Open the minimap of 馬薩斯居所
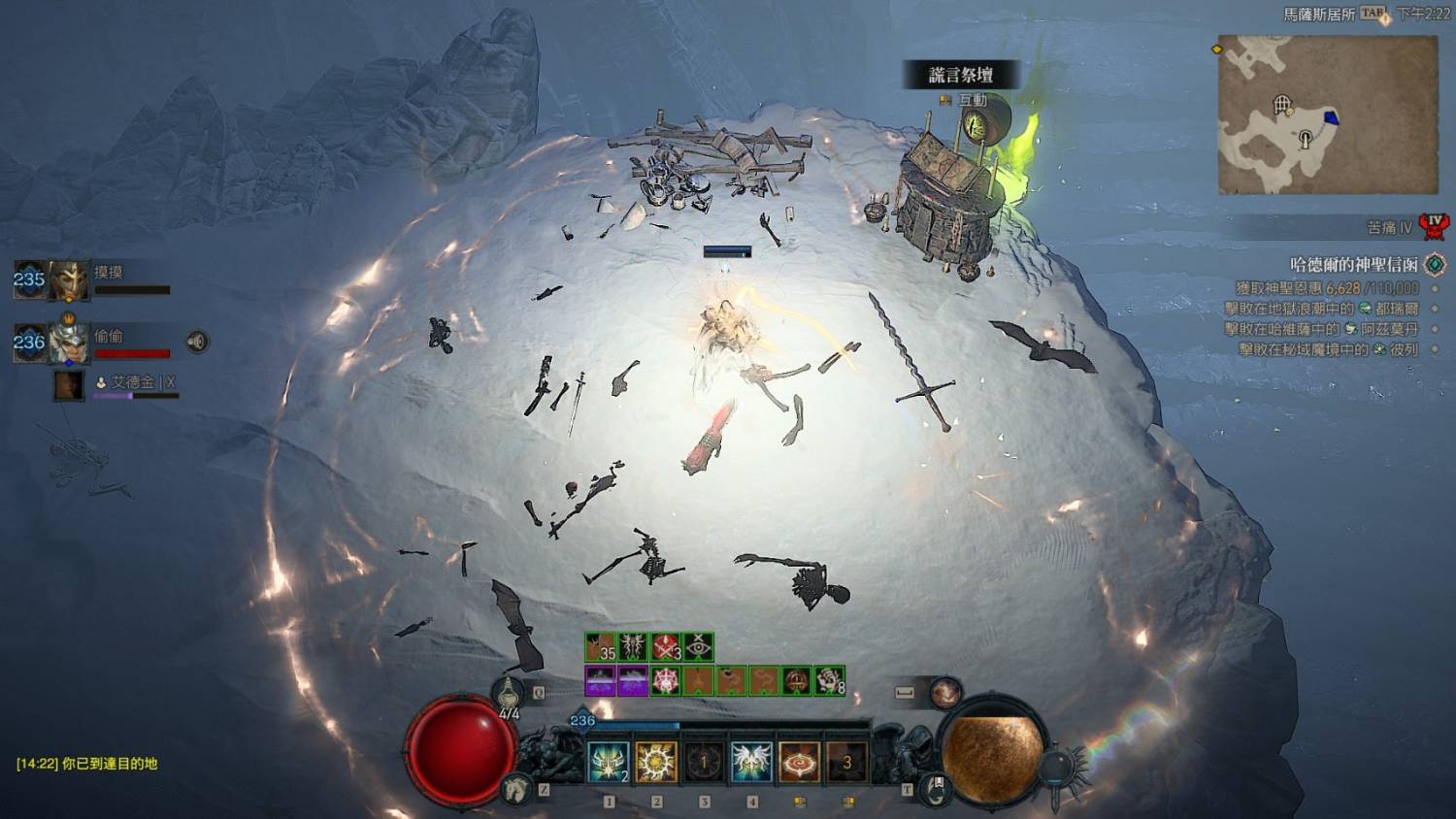This screenshot has height=819, width=1456. 1327,115
